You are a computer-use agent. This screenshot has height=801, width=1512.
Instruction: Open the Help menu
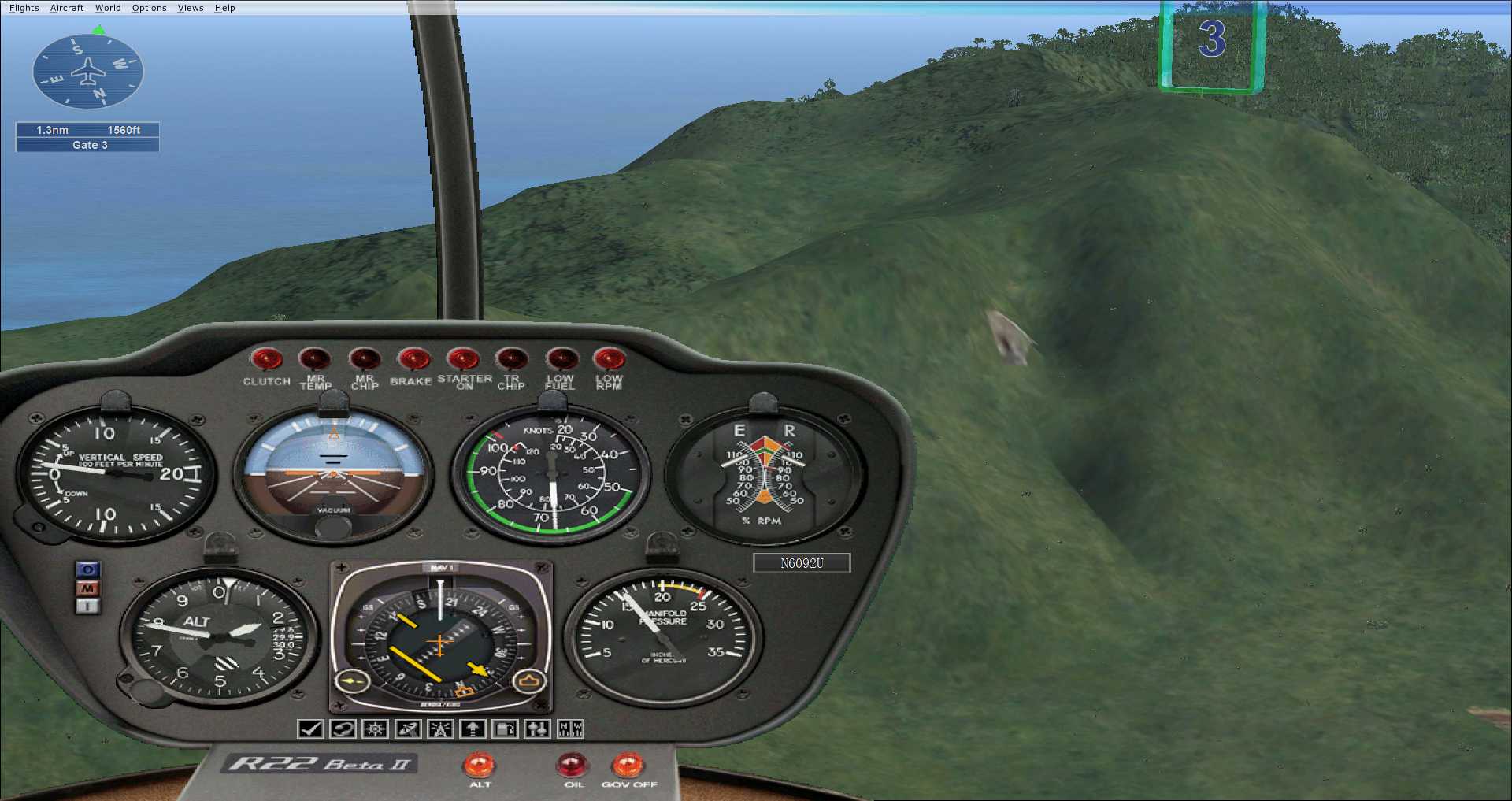(225, 8)
